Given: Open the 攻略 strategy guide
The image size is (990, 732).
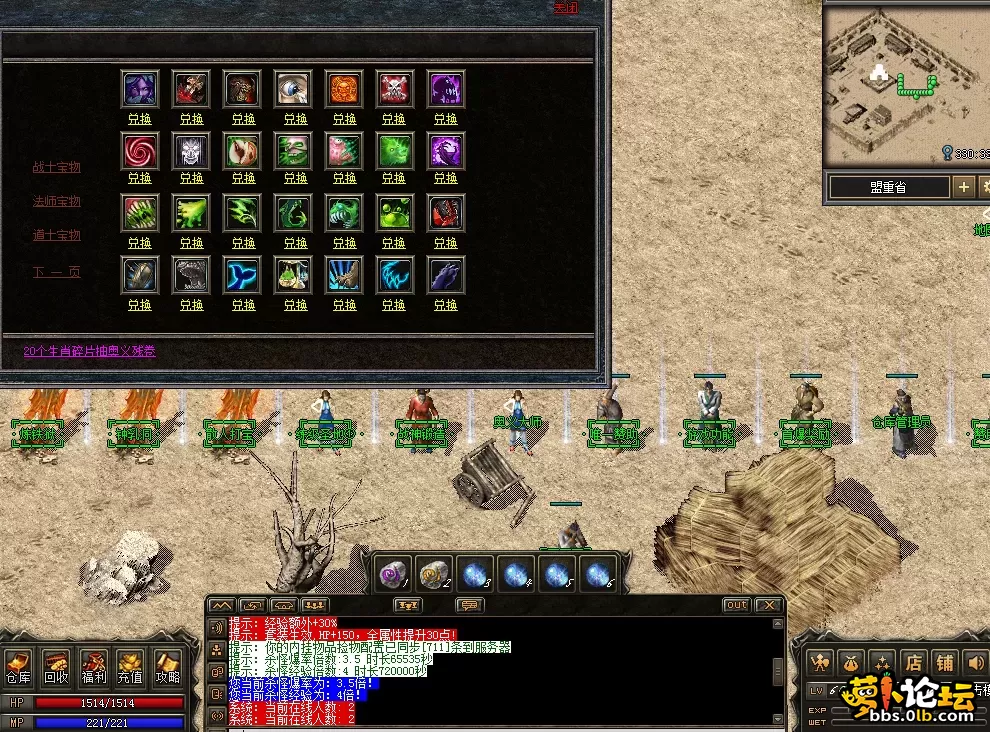Looking at the screenshot, I should (166, 667).
